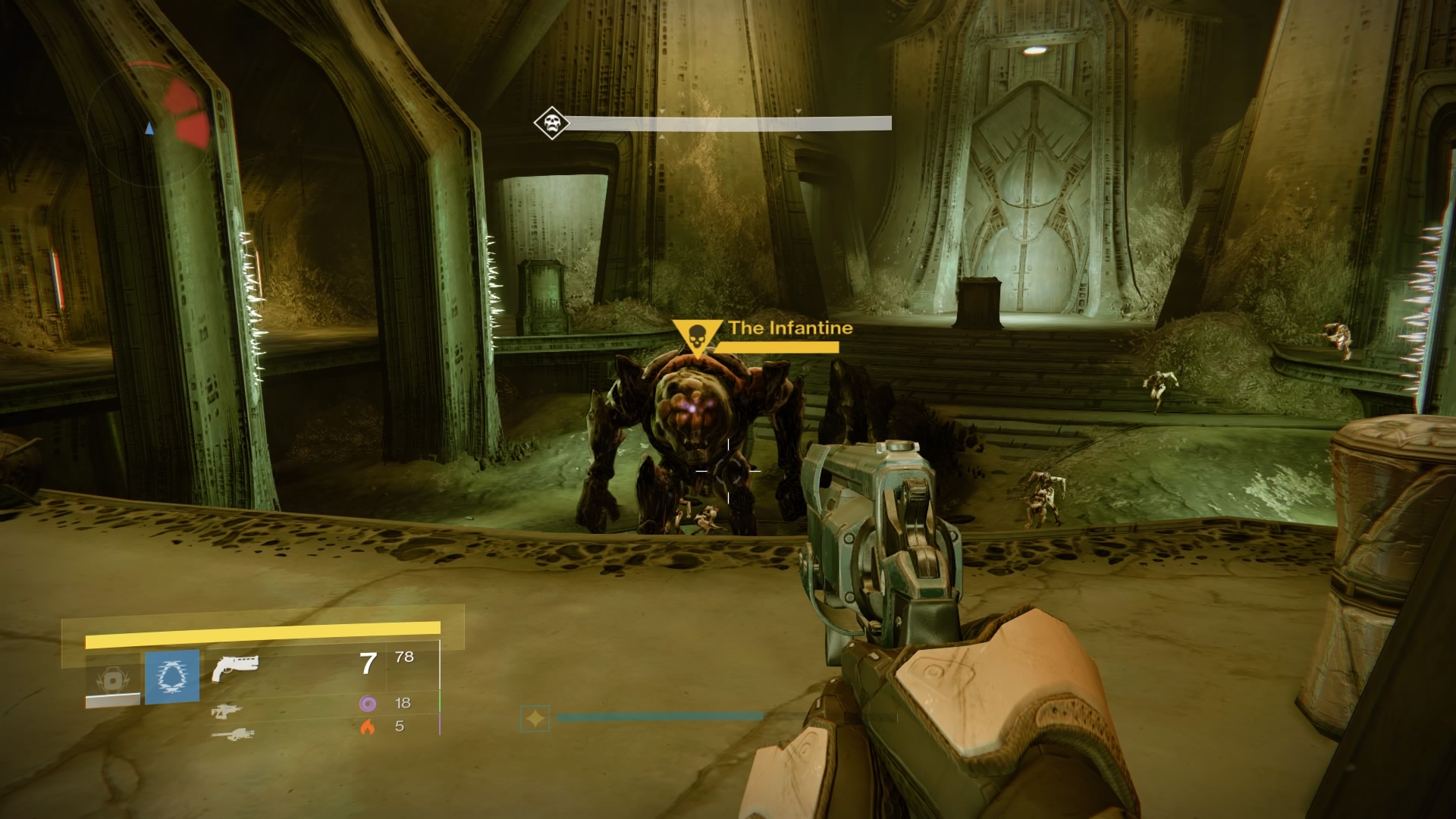1456x819 pixels.
Task: Click the orange flame ammo icon
Action: pyautogui.click(x=368, y=726)
